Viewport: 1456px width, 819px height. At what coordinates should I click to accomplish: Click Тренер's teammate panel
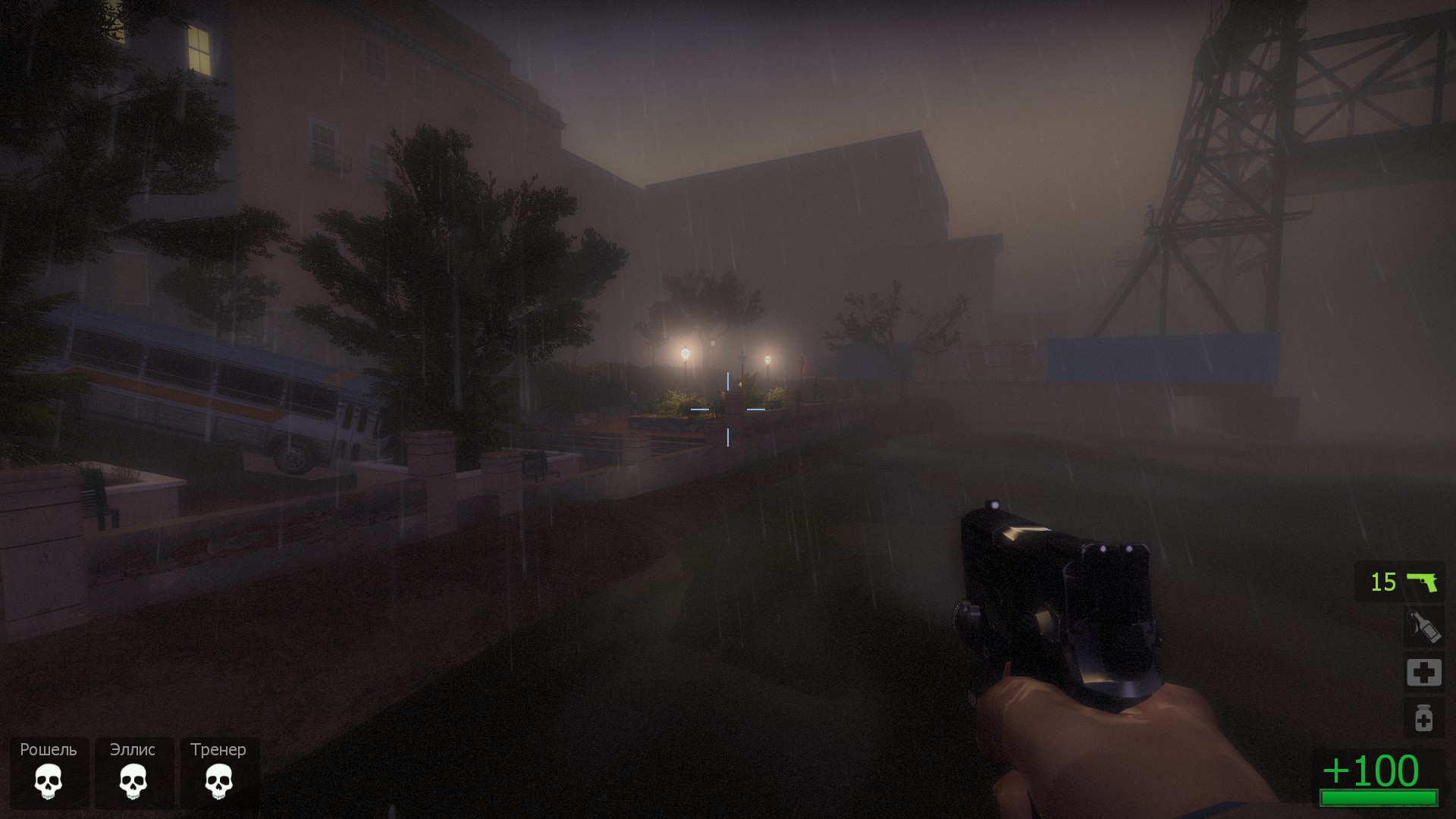[218, 772]
